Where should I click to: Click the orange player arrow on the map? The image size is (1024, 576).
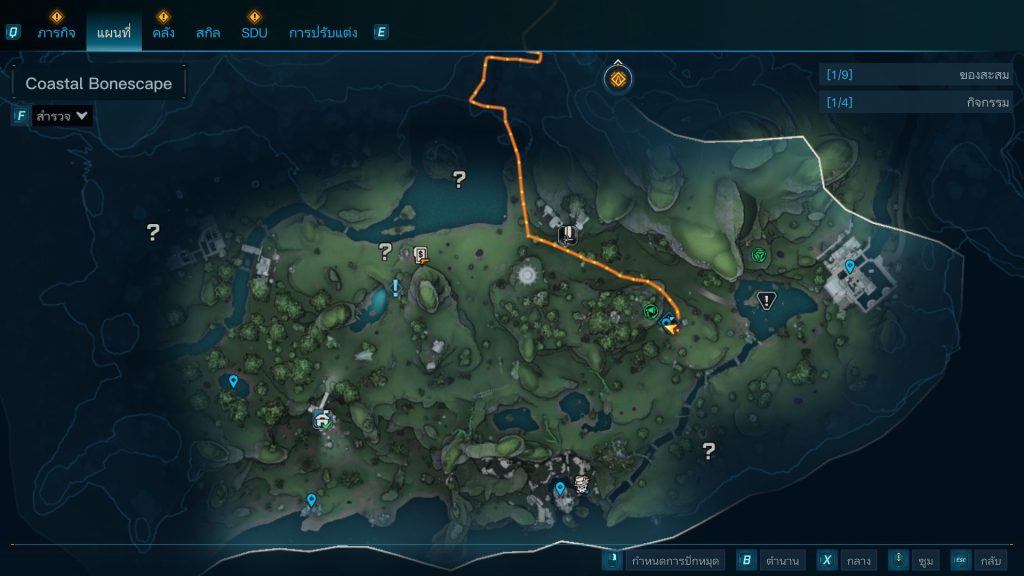tap(670, 325)
